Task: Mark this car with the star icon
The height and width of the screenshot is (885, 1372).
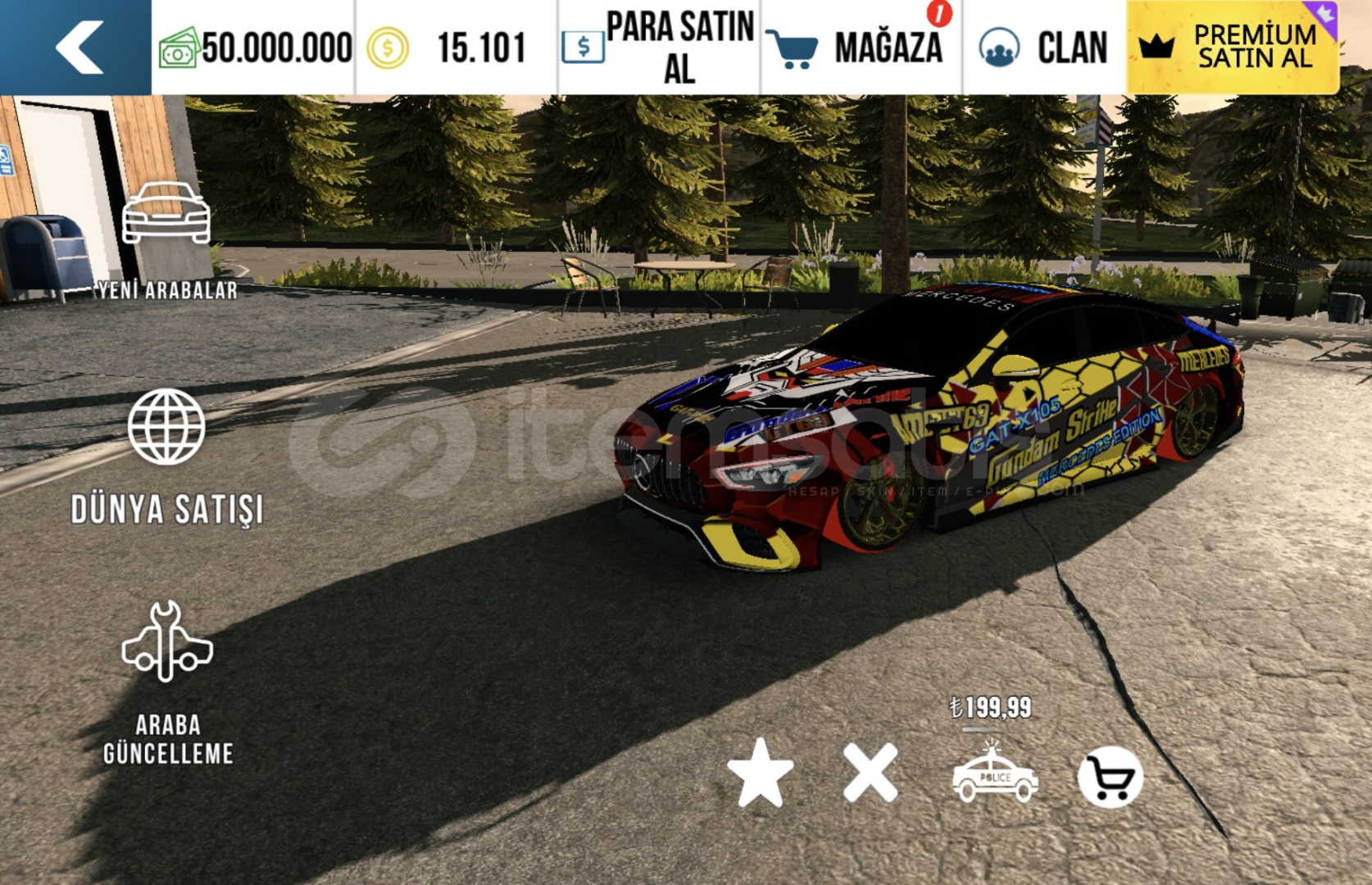Action: tap(760, 774)
